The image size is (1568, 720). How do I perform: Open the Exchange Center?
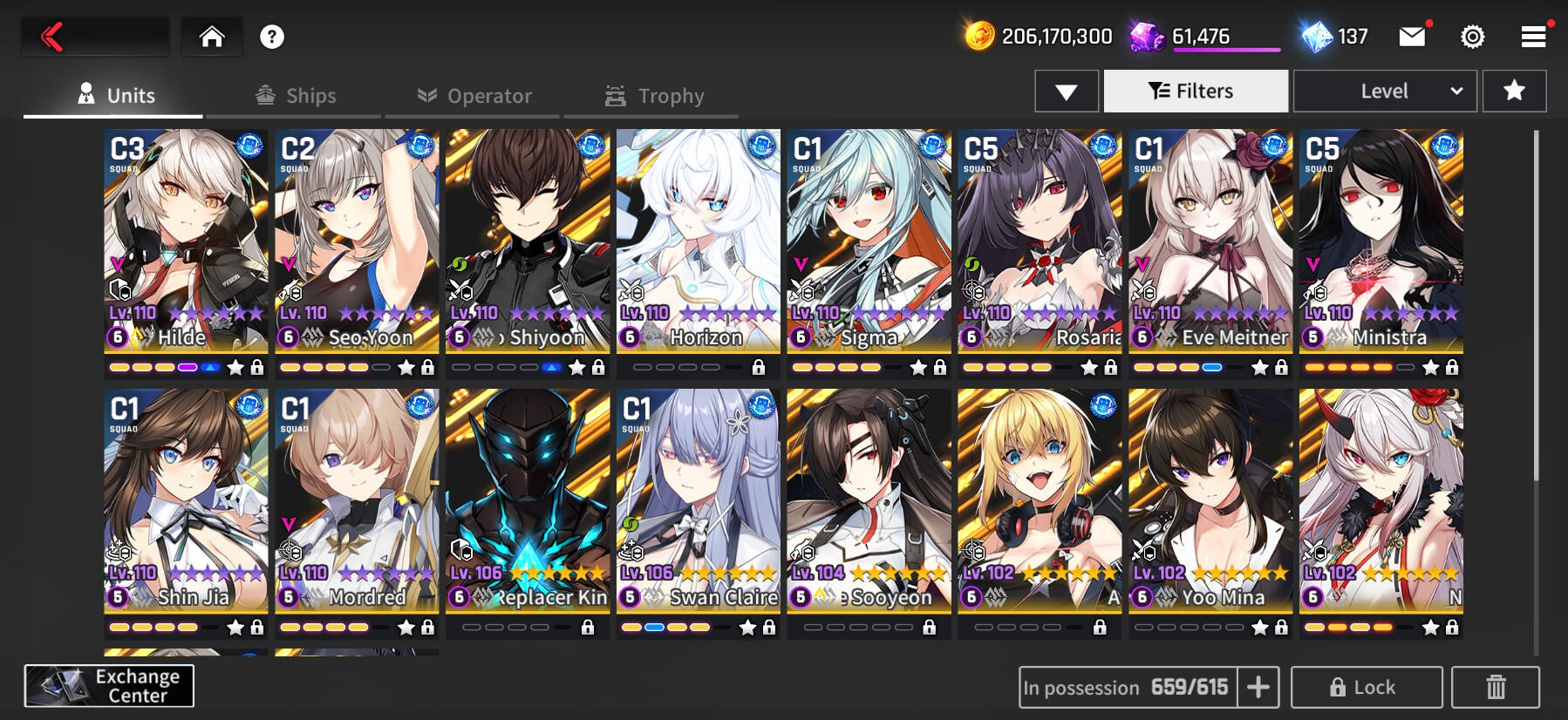(109, 686)
